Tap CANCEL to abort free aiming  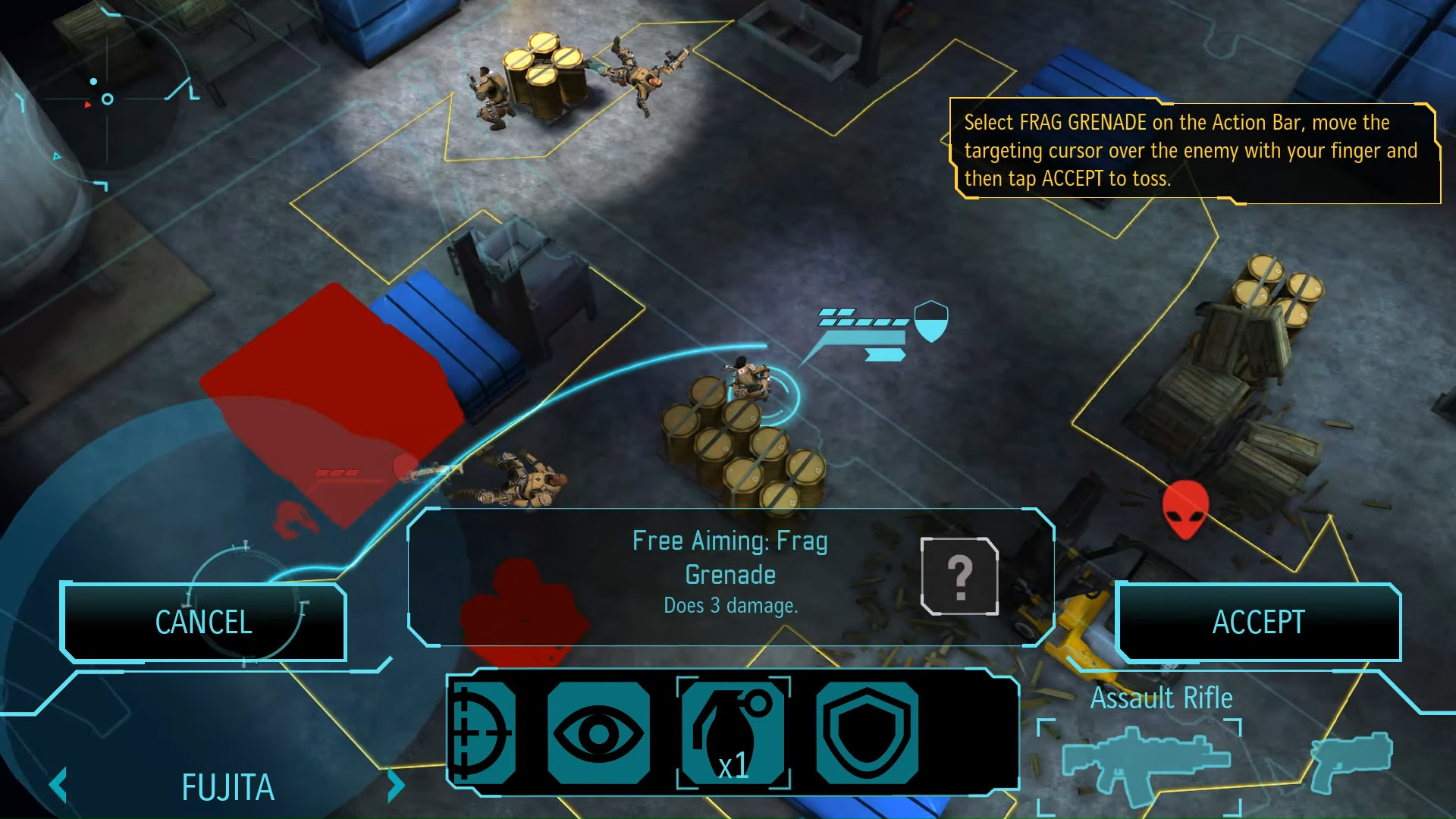[203, 622]
